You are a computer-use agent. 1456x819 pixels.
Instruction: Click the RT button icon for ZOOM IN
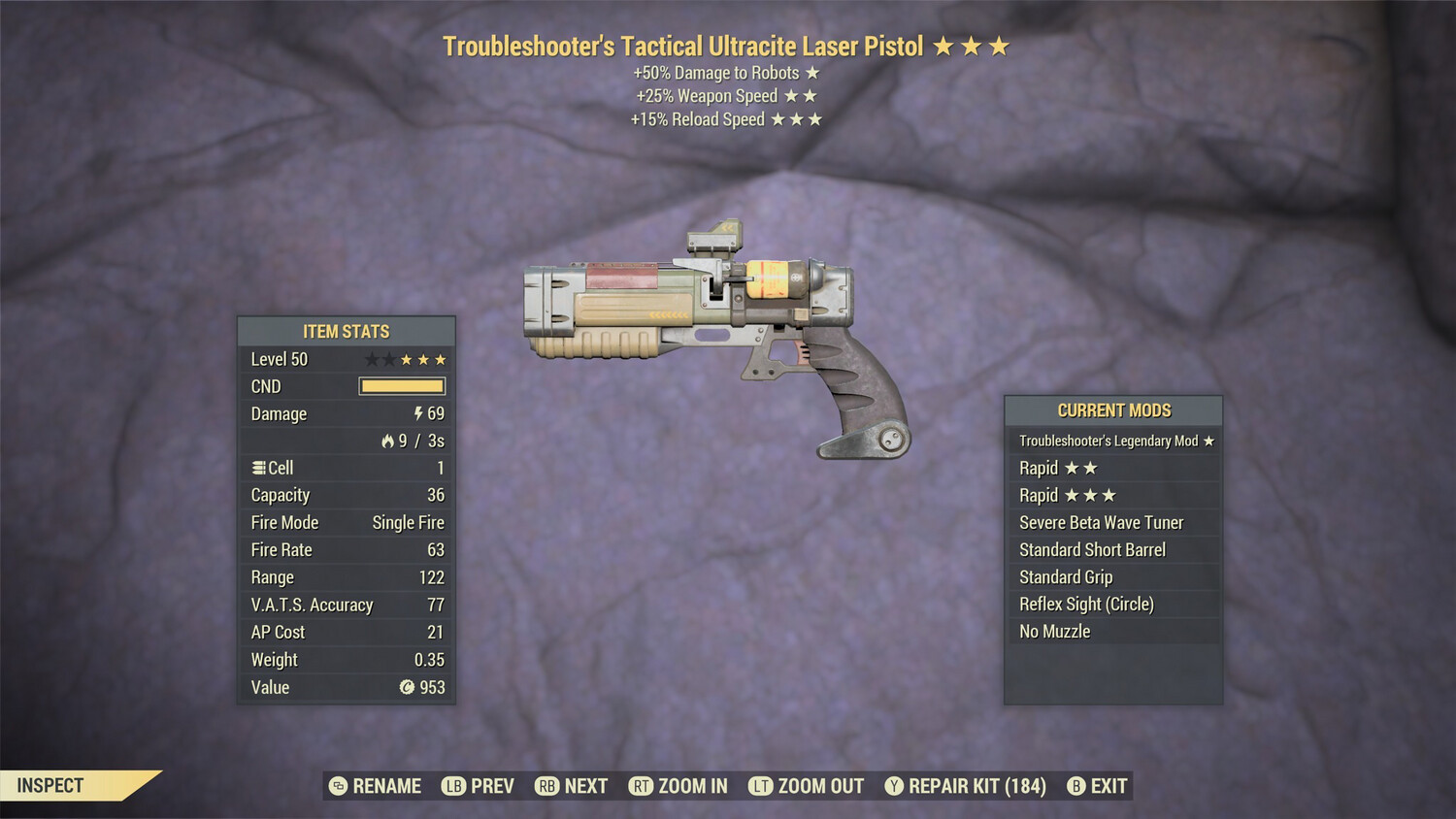coord(642,786)
